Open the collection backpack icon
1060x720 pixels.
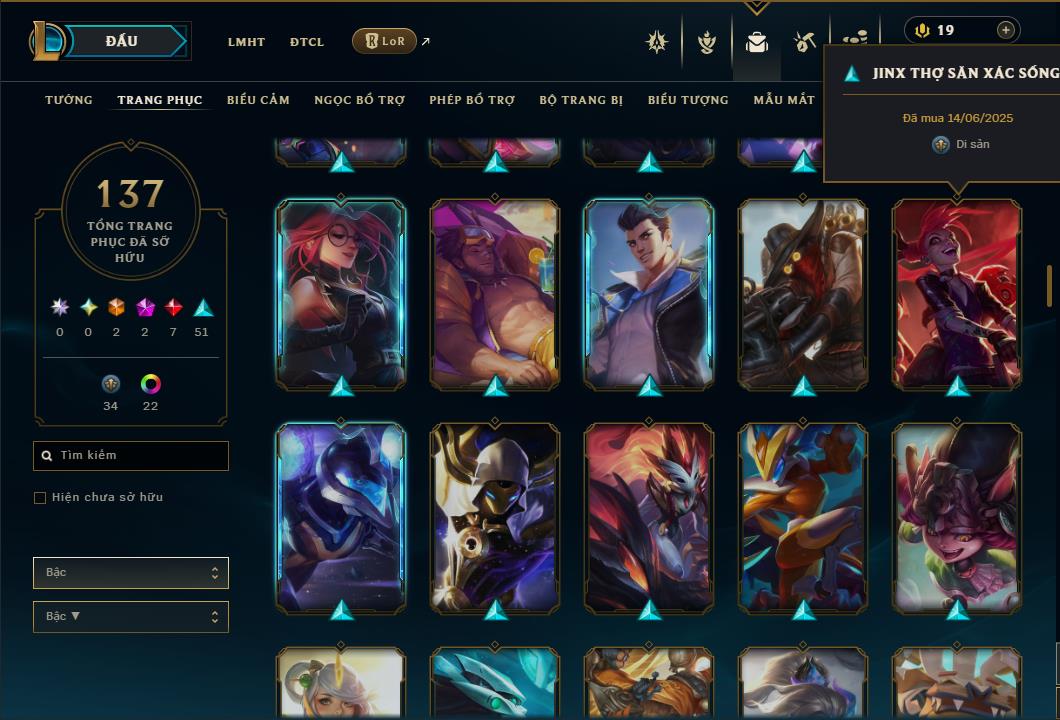pos(756,42)
